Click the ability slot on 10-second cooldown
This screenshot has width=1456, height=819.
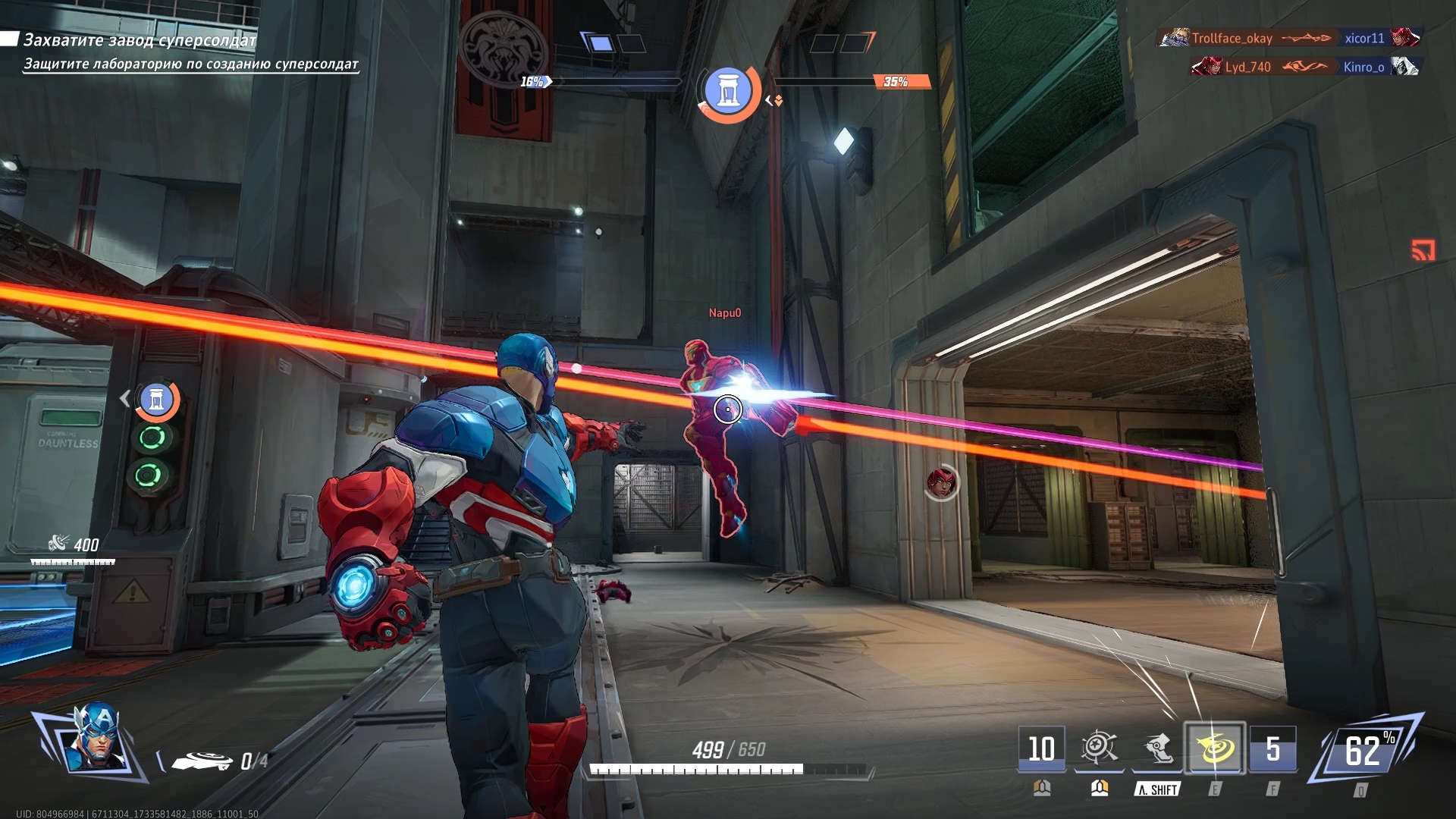point(1041,748)
